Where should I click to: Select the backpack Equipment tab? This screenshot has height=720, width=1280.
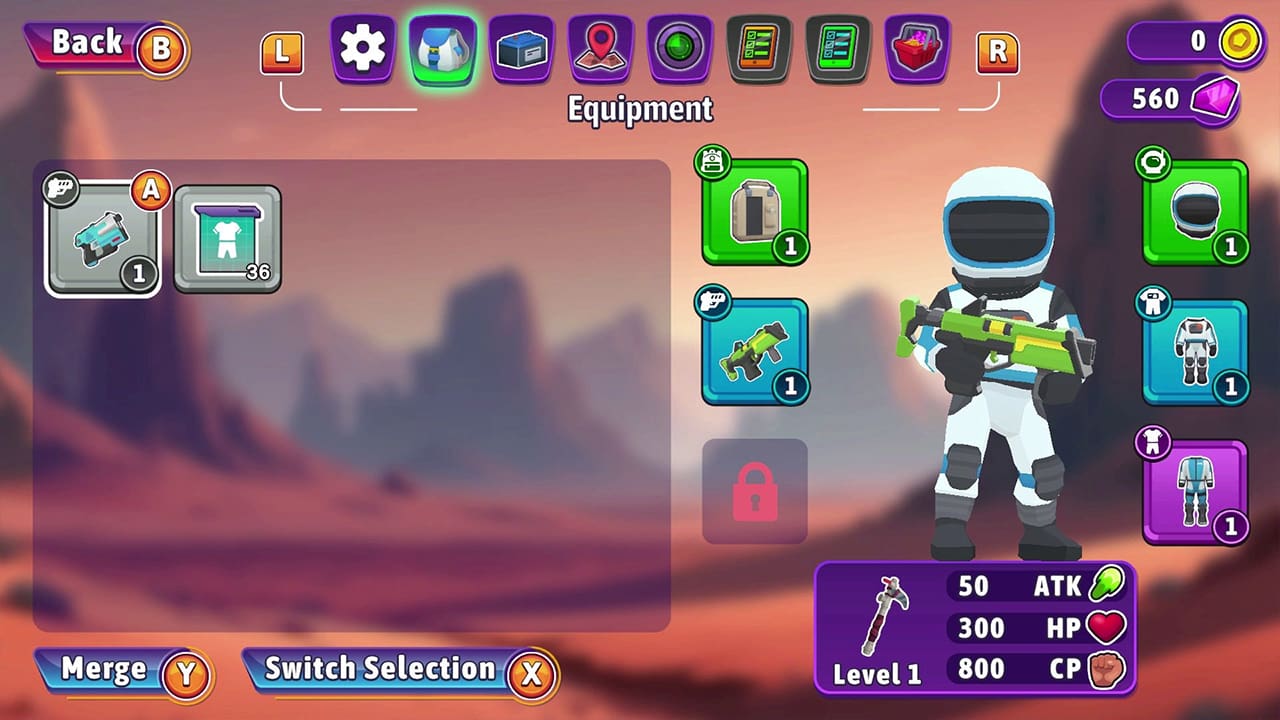click(440, 48)
